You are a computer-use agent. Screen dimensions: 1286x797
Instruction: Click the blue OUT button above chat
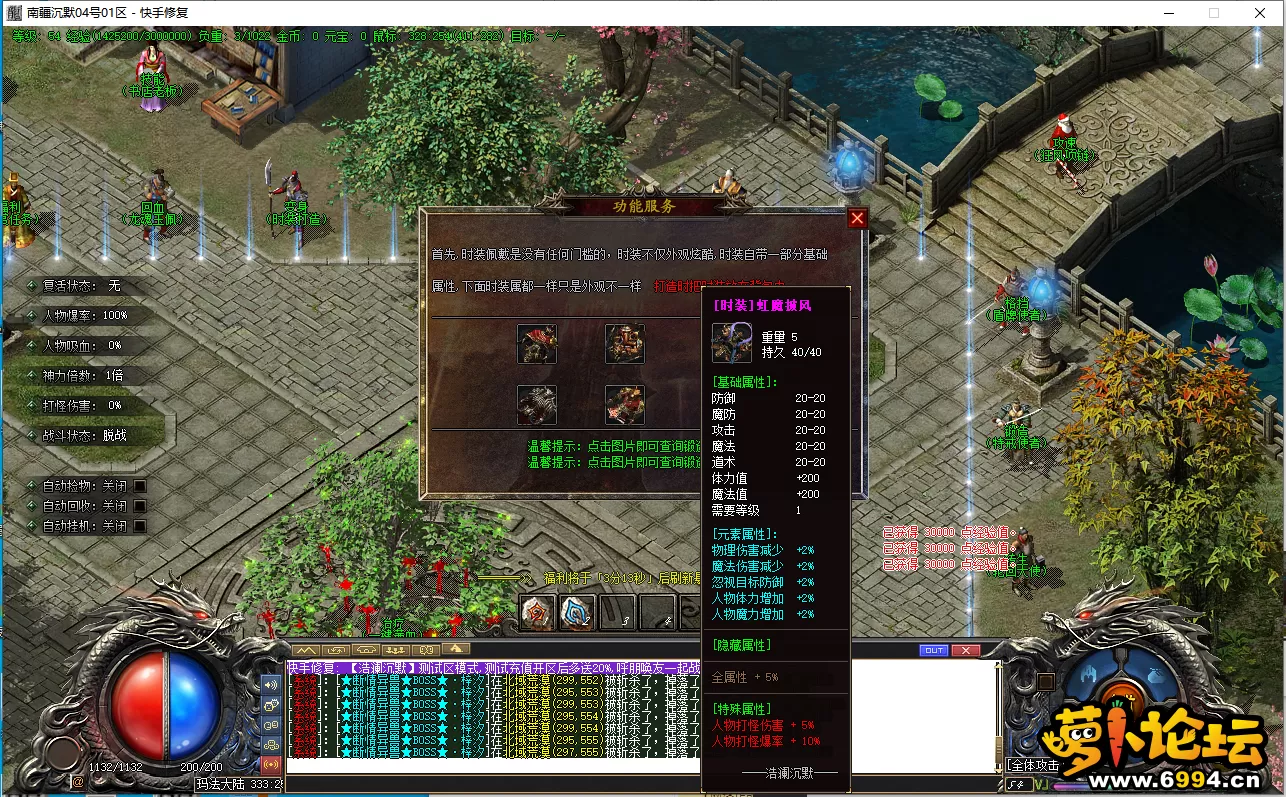[933, 650]
